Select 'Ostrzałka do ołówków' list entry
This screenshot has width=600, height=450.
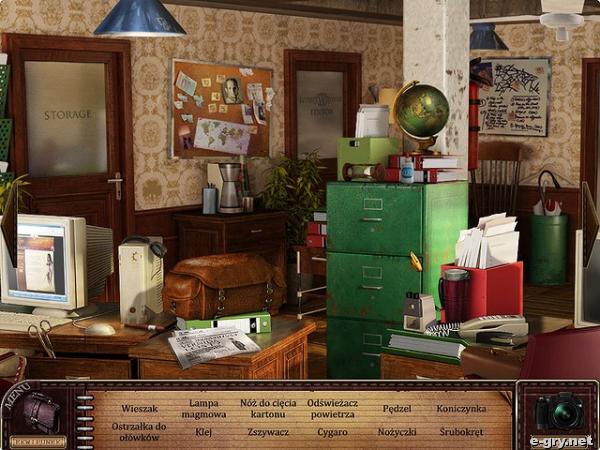(x=139, y=432)
